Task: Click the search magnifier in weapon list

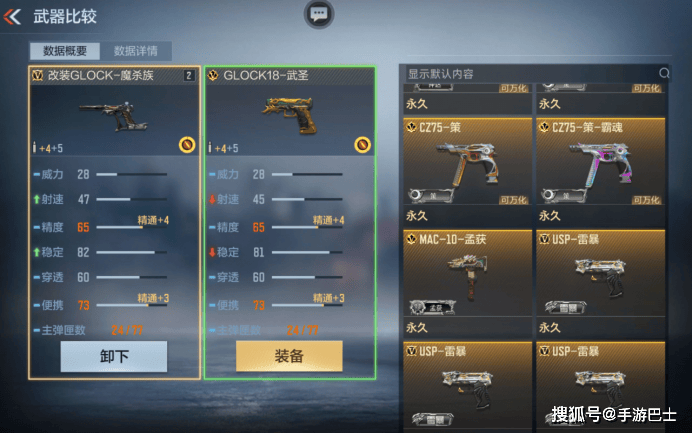Action: coord(664,73)
